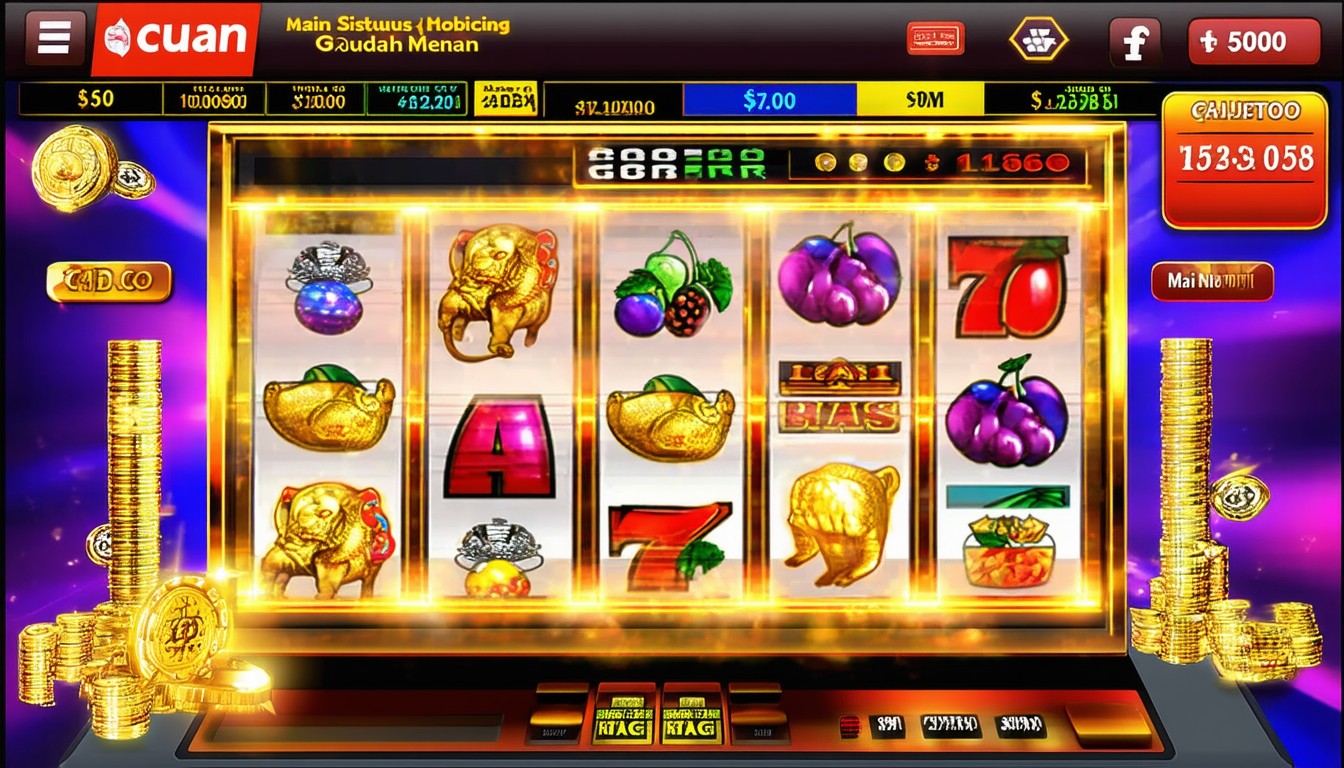
Task: Click the small red icon in top bar
Action: pos(935,39)
